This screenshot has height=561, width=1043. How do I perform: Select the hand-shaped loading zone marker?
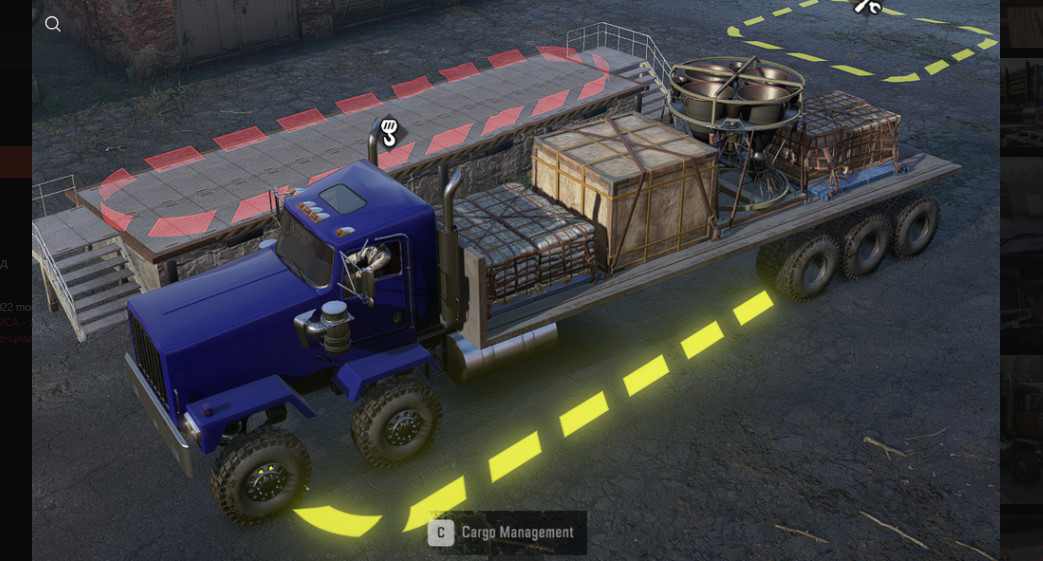tap(389, 131)
